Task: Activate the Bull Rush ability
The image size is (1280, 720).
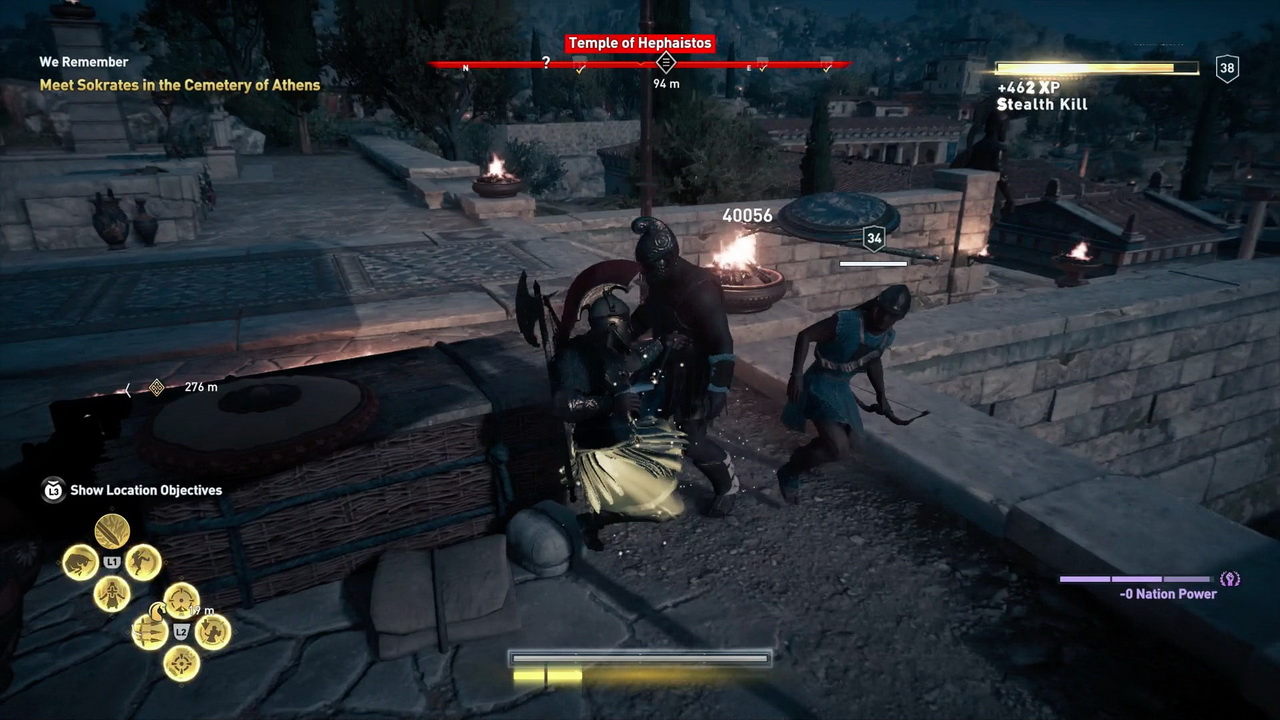Action: 80,562
